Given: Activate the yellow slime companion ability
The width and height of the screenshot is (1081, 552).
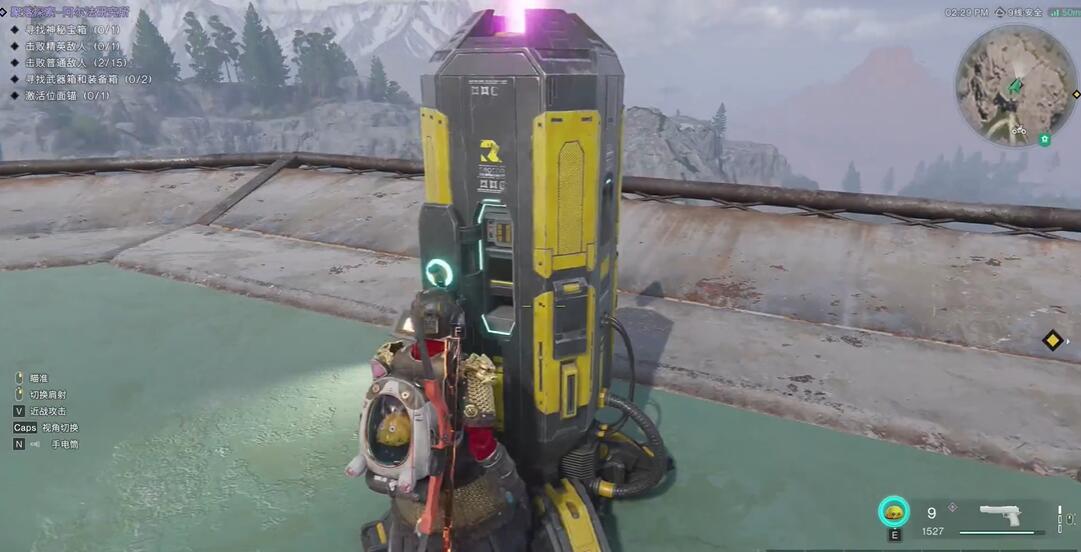Looking at the screenshot, I should [x=893, y=512].
